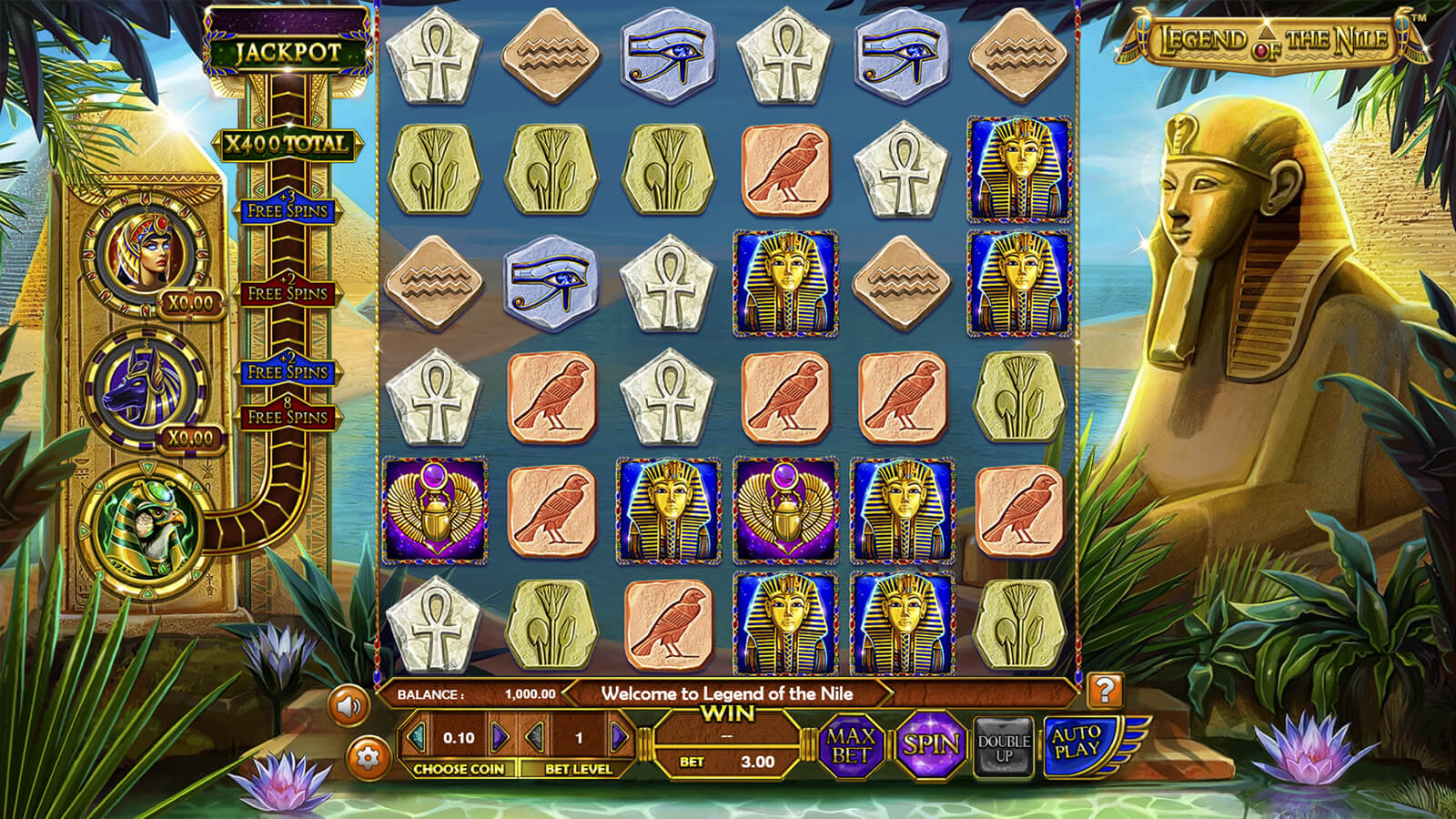The height and width of the screenshot is (819, 1456).
Task: Click the Double Up button
Action: point(1004,747)
